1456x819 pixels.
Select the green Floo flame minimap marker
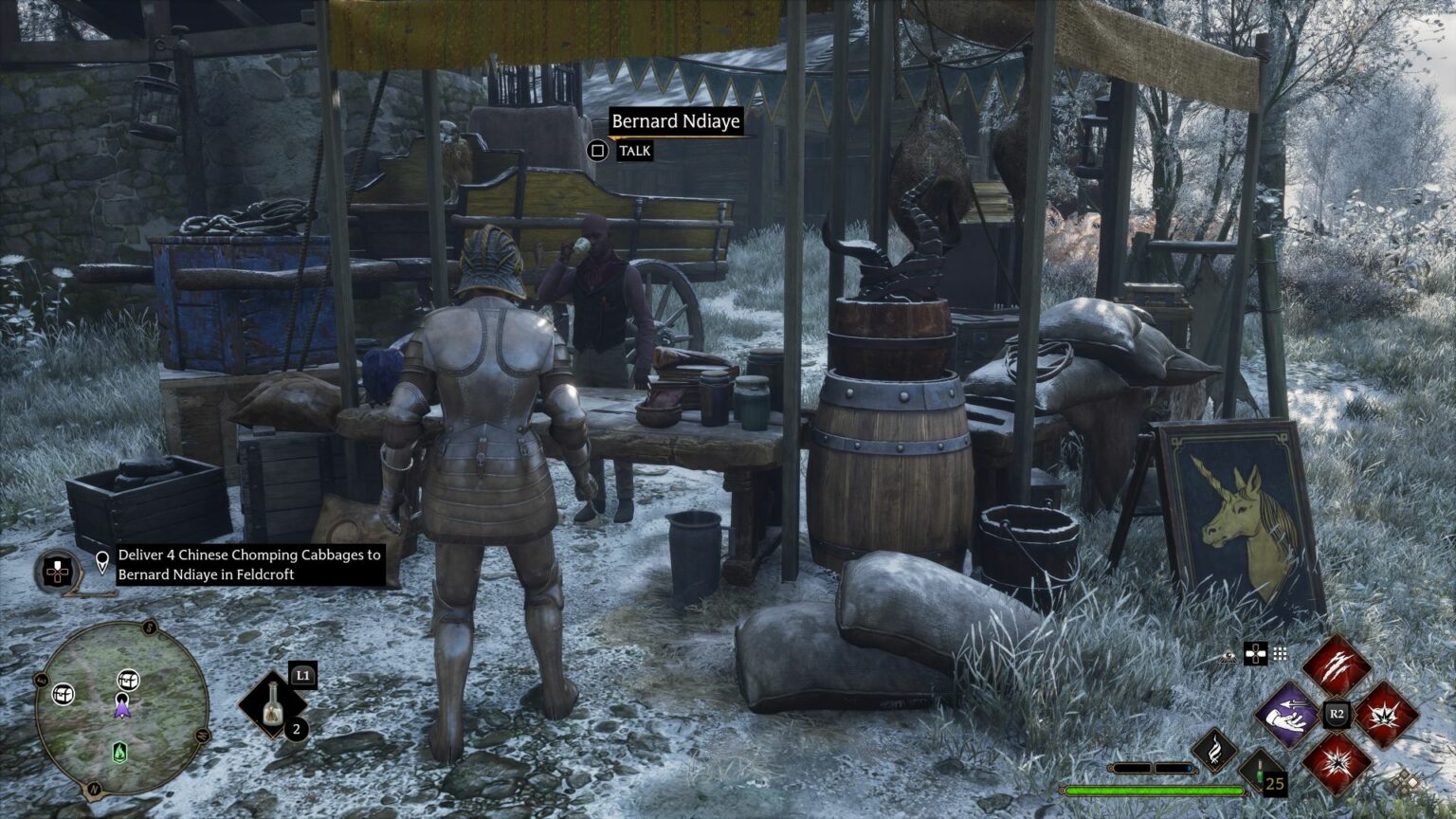coord(119,752)
